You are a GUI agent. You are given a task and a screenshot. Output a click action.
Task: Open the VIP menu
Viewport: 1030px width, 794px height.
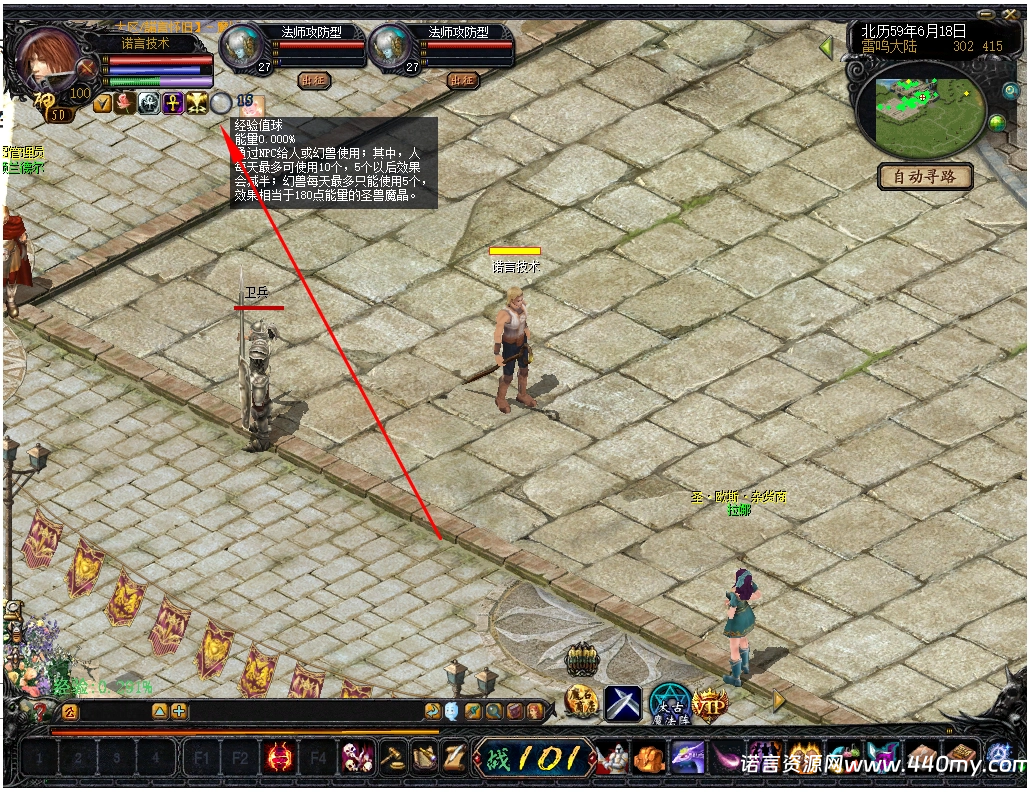(709, 704)
